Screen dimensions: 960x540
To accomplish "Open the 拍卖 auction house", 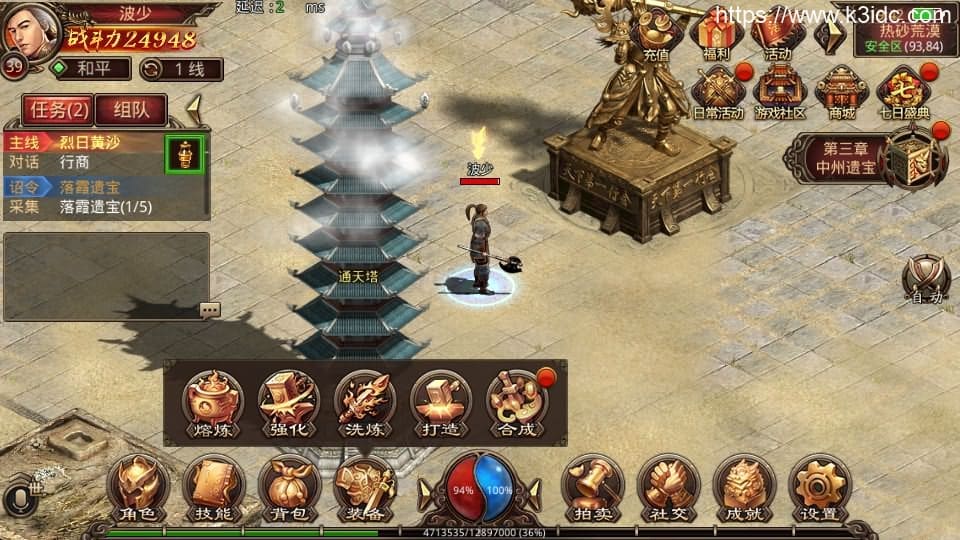I will tap(592, 486).
